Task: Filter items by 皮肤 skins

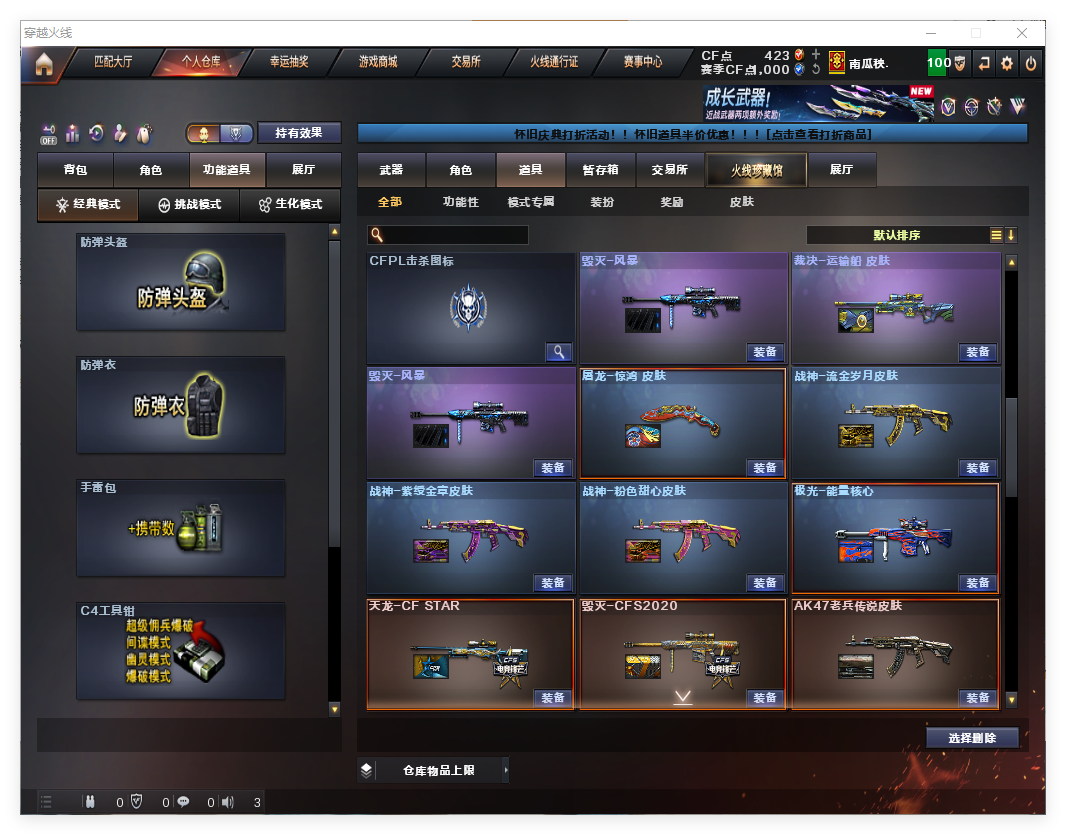Action: (741, 202)
